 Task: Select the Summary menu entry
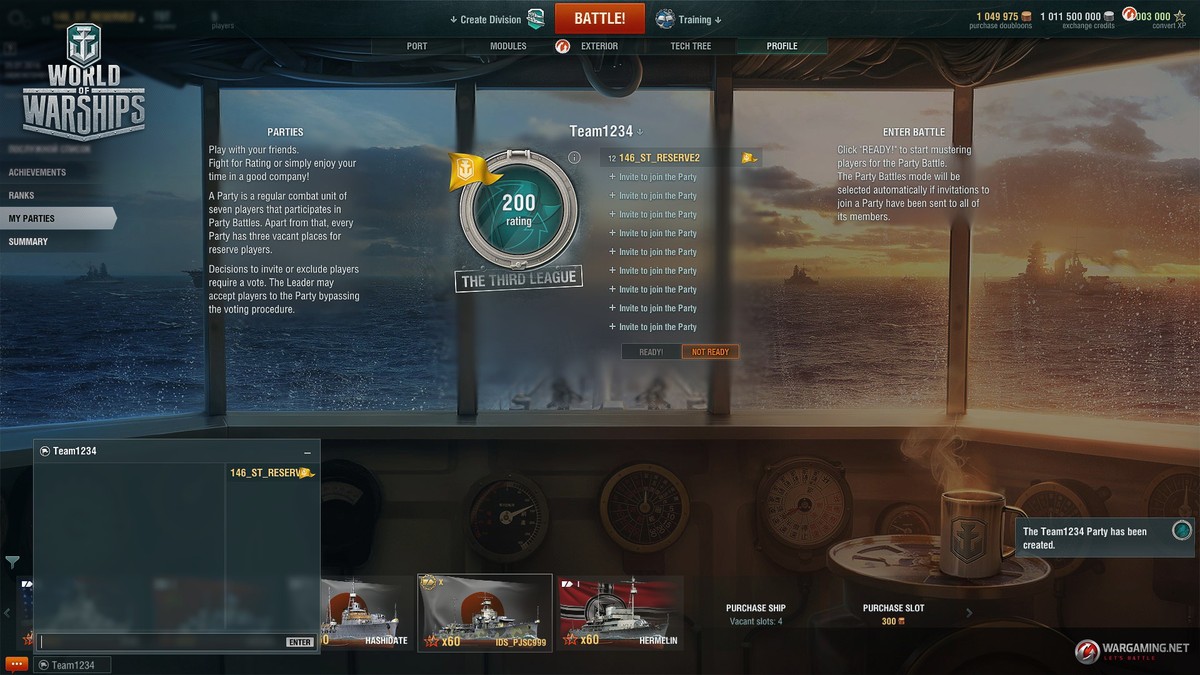point(28,241)
